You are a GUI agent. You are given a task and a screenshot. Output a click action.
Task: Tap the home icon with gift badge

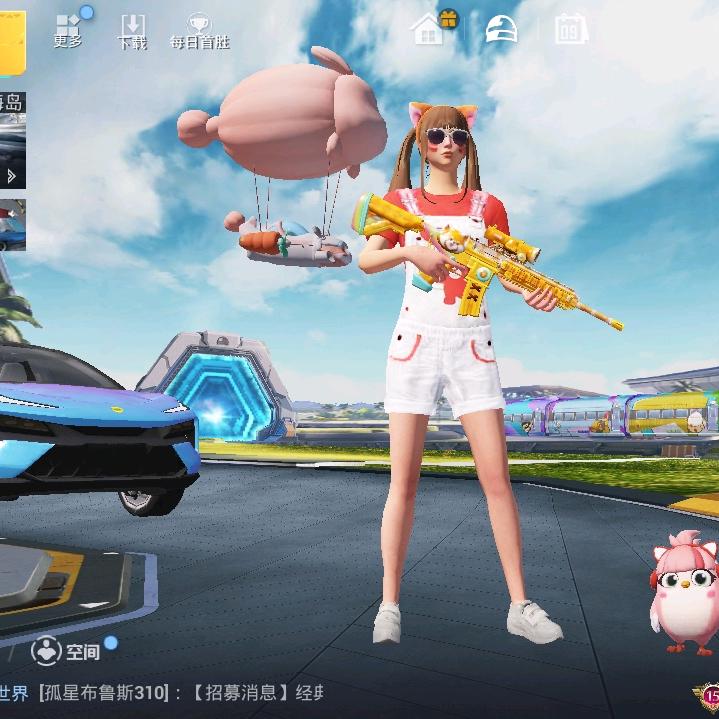tap(429, 29)
